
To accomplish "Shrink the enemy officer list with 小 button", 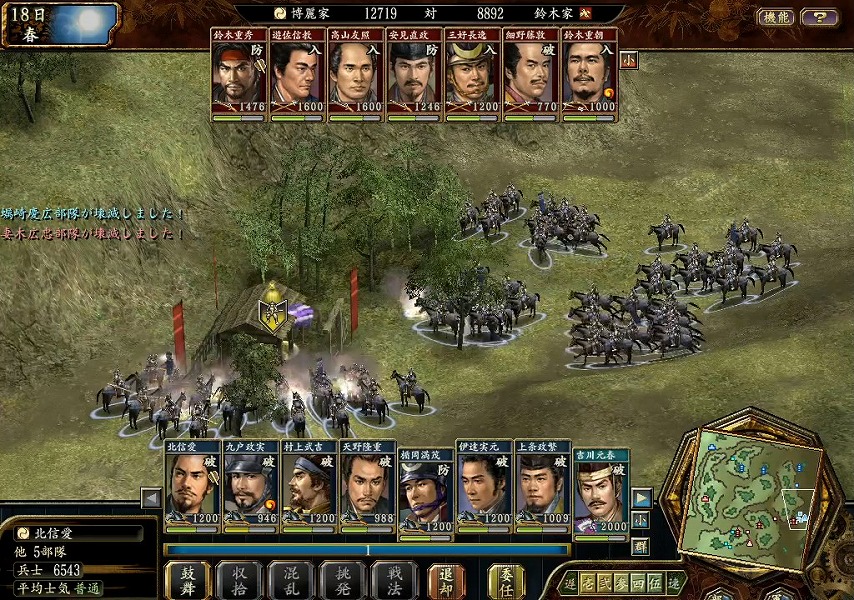I will coord(629,60).
